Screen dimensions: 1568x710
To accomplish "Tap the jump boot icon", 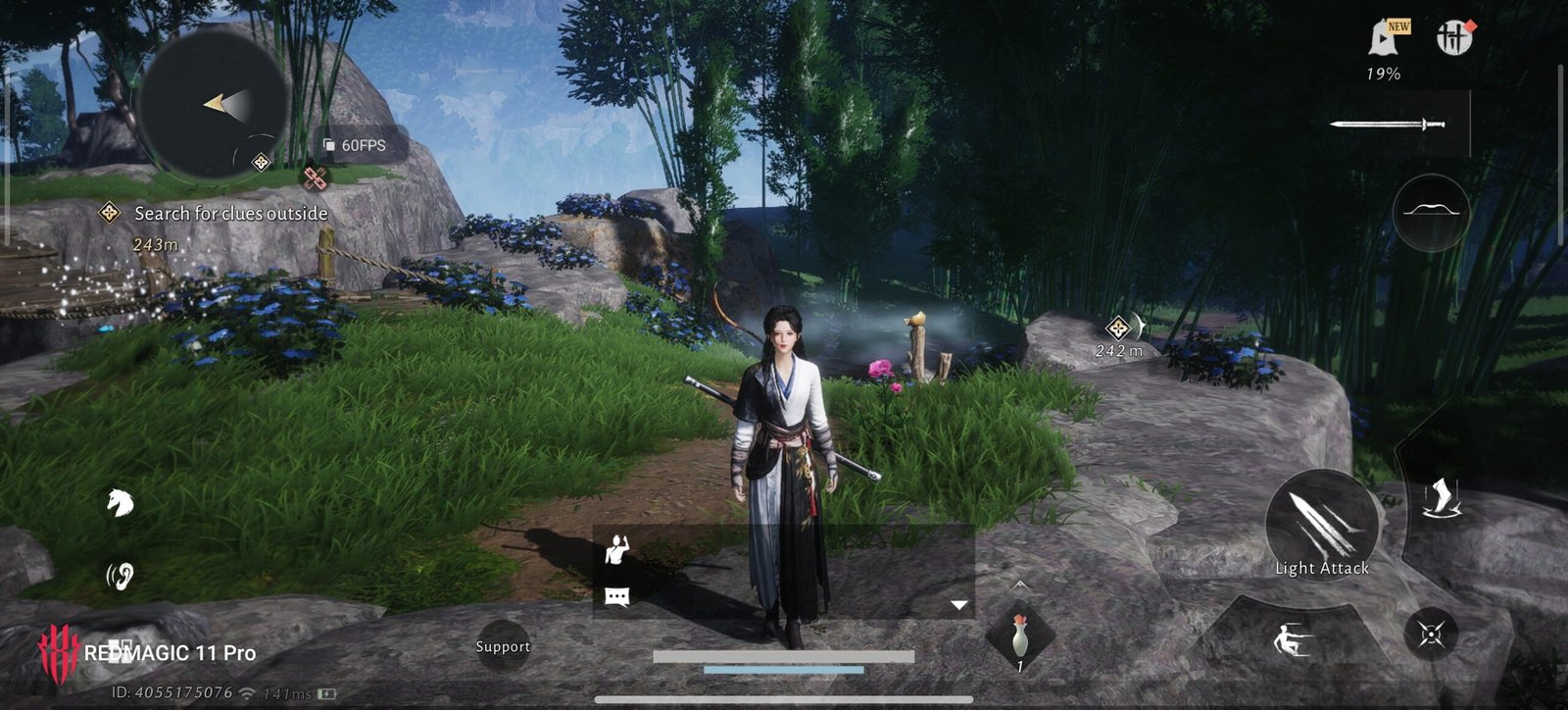I will click(1440, 498).
